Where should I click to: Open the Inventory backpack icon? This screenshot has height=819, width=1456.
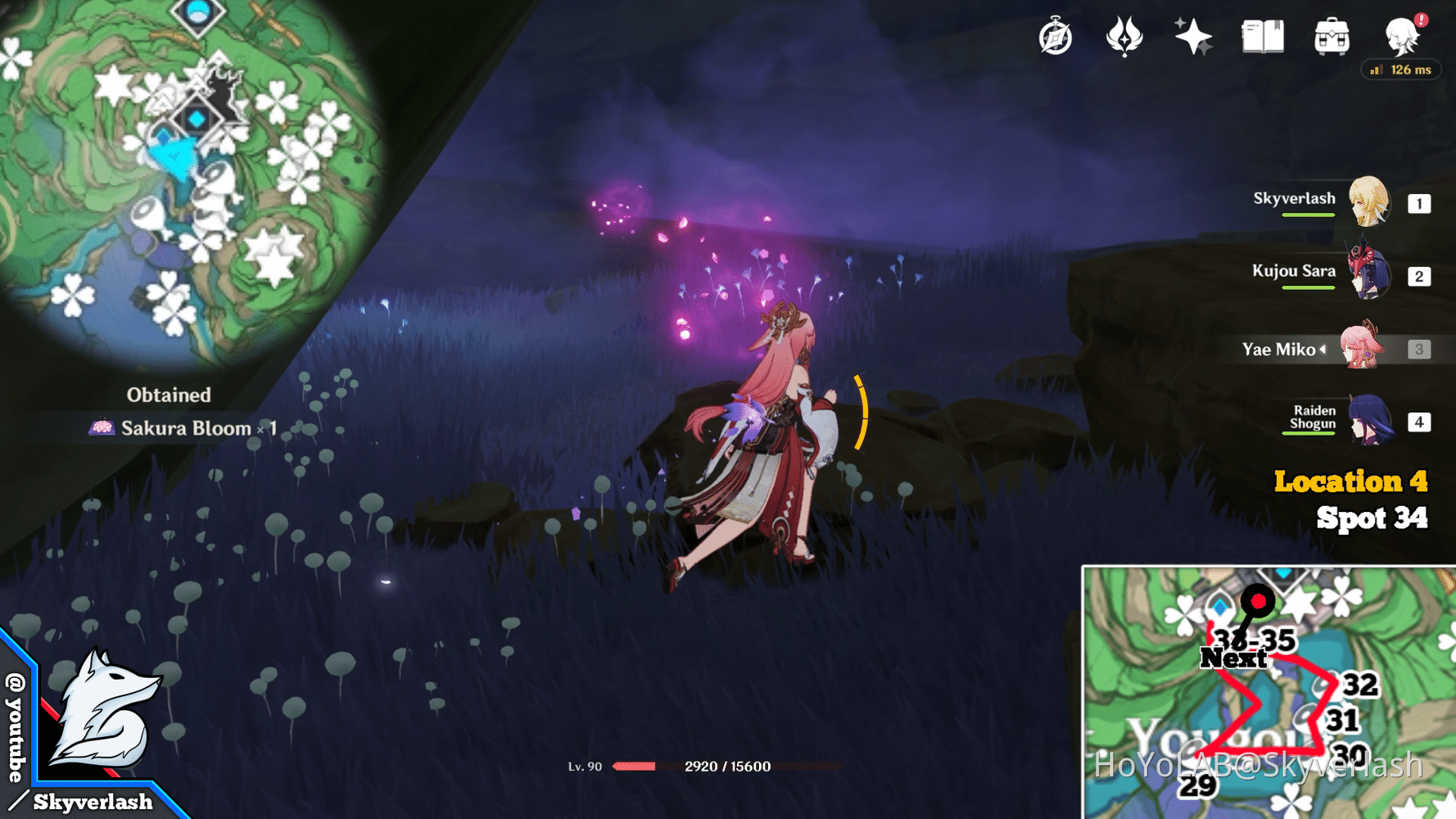[x=1331, y=36]
